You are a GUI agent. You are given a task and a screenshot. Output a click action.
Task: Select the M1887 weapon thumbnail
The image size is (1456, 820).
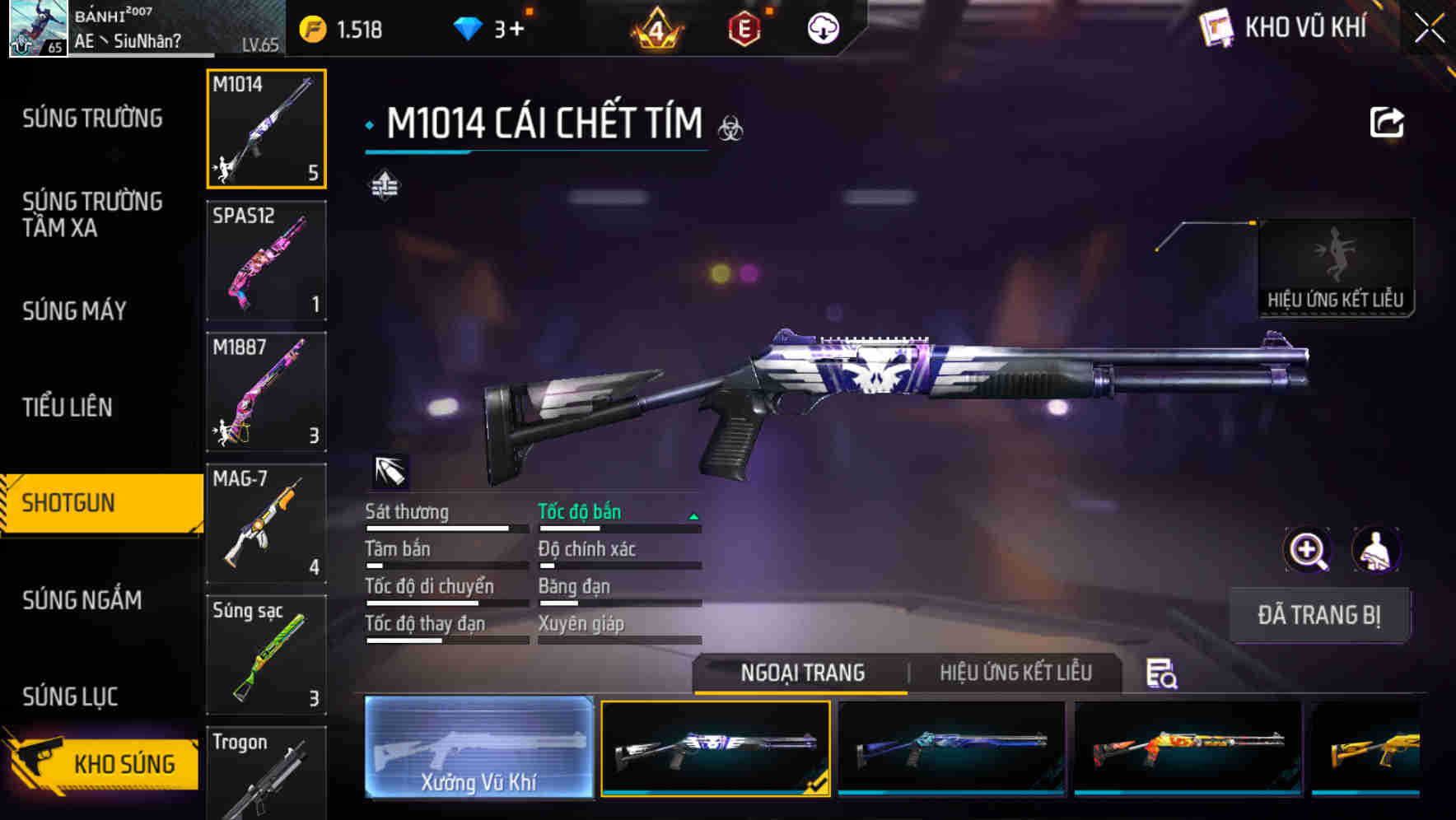(266, 392)
